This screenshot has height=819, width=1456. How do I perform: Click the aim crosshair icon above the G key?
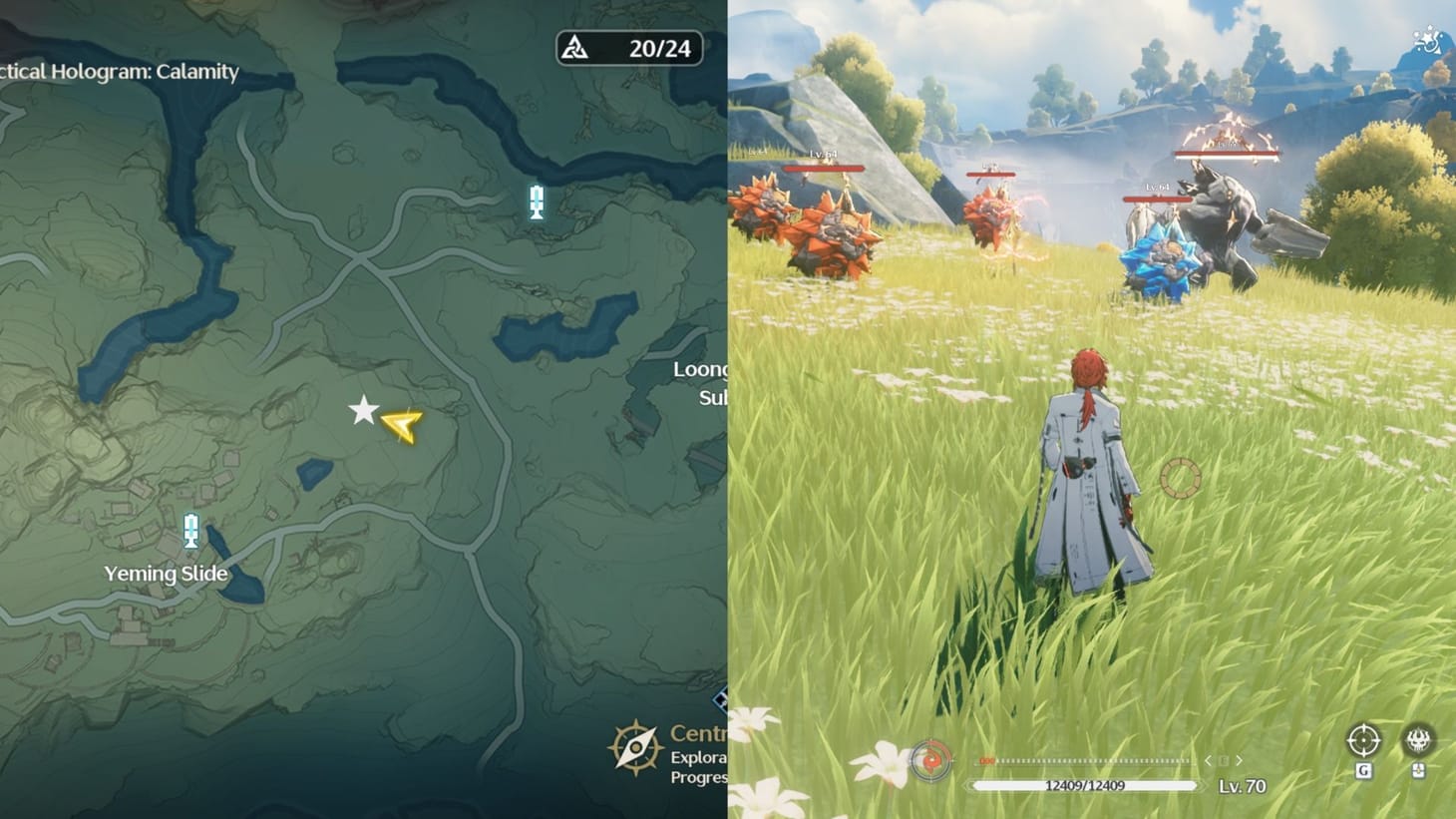pos(1363,740)
